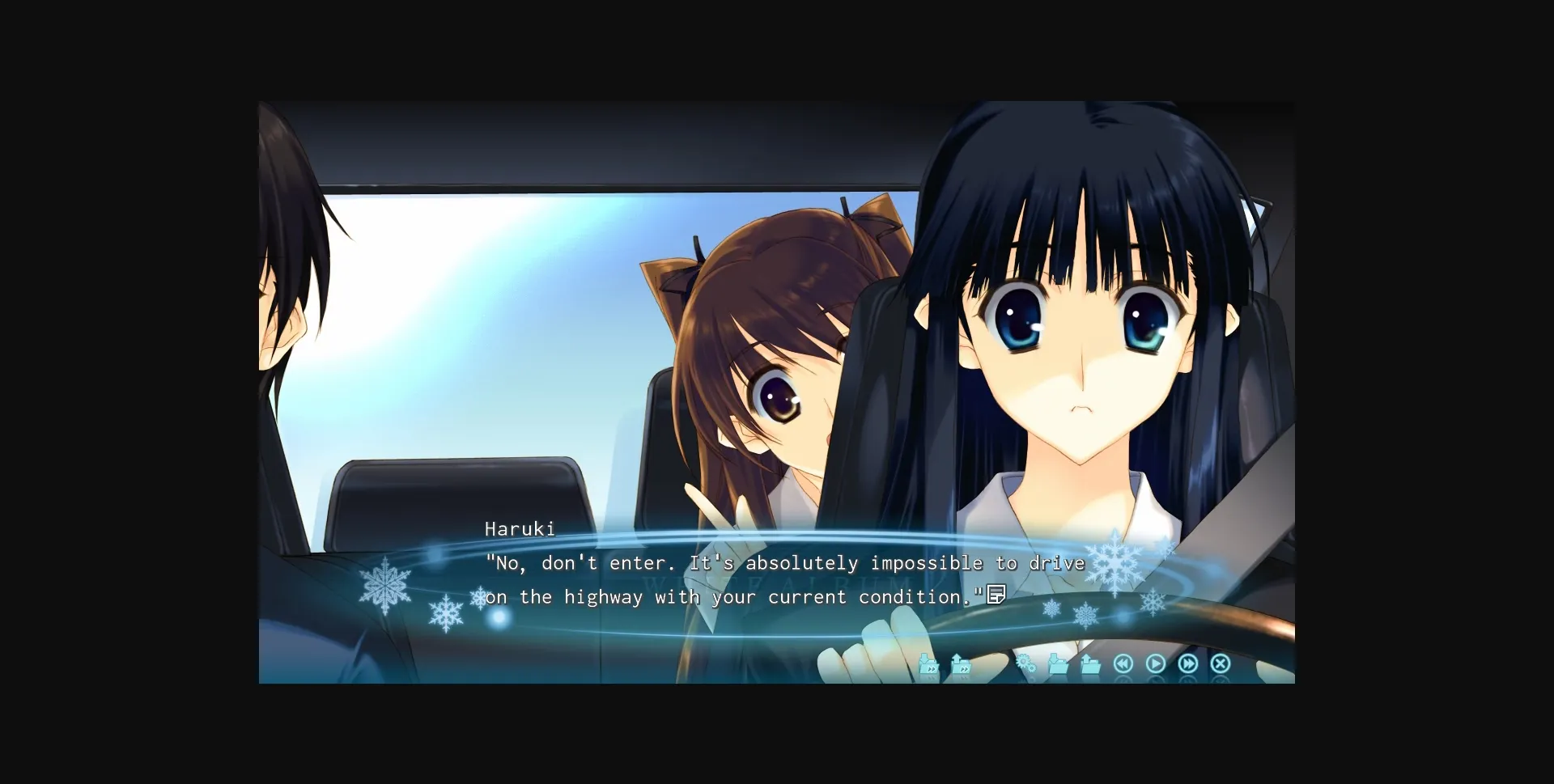Open the quick load folder icon
1554x784 pixels.
[961, 665]
